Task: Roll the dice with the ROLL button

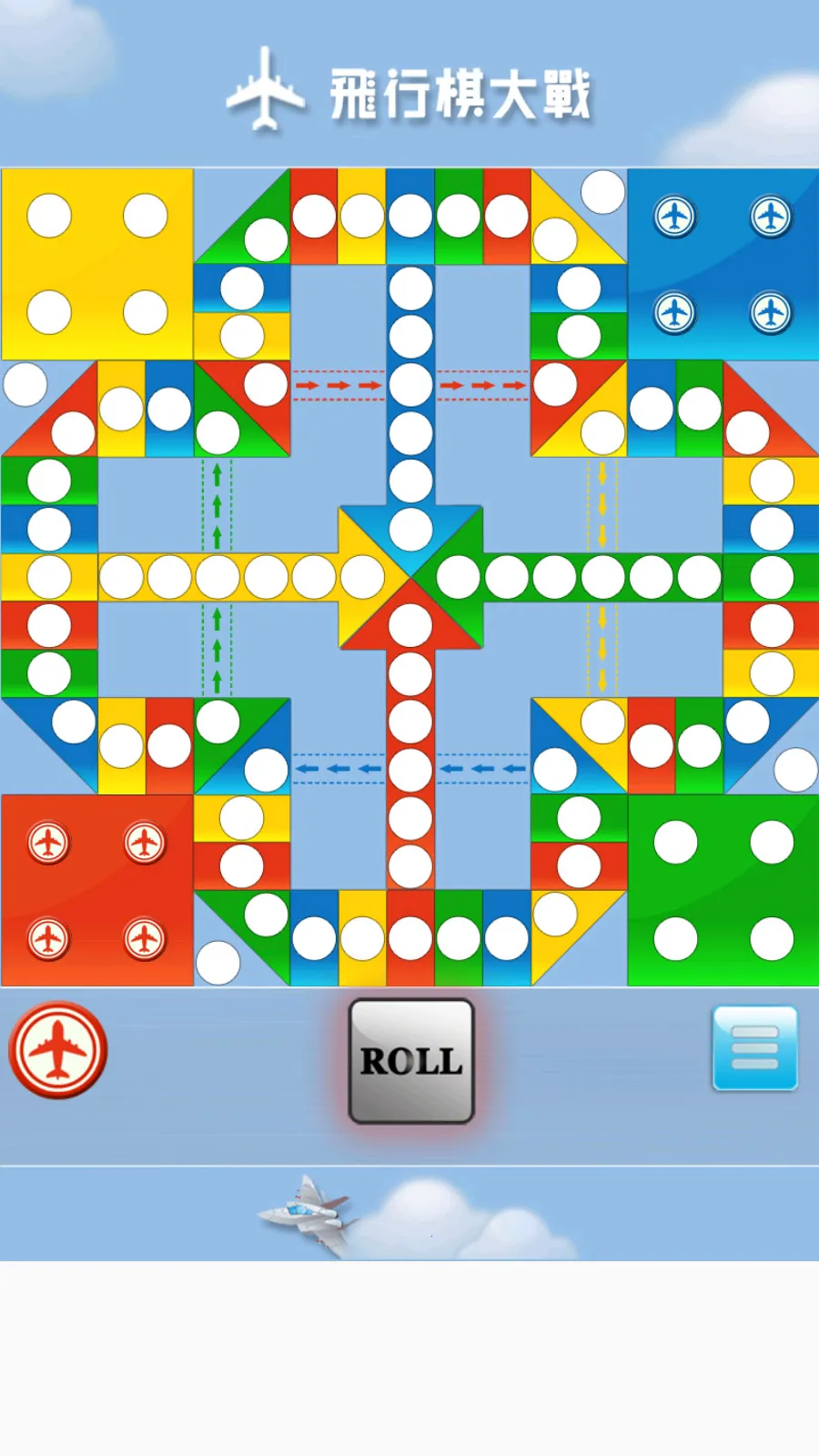Action: click(411, 1061)
